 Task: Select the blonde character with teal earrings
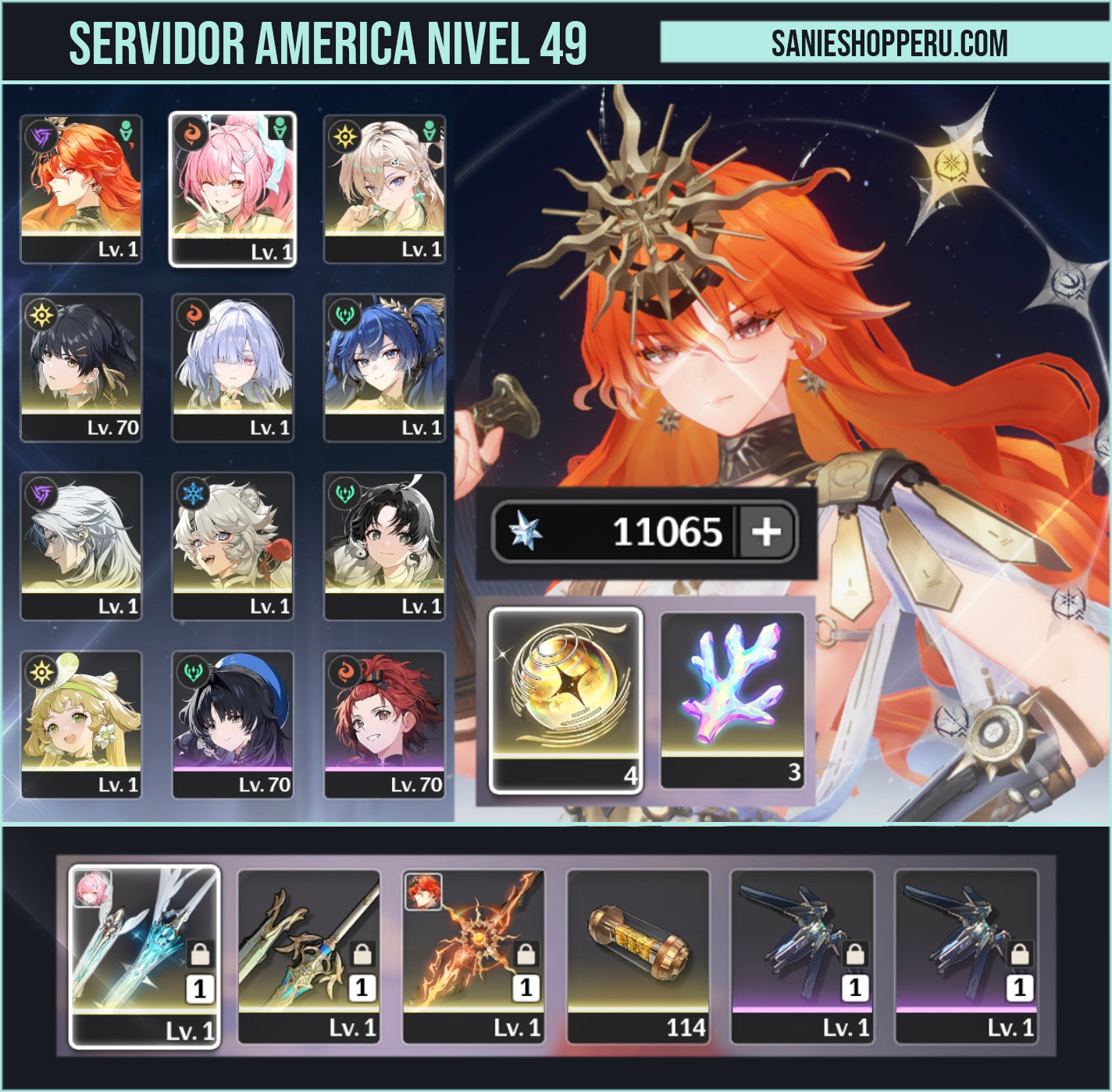pyautogui.click(x=384, y=189)
